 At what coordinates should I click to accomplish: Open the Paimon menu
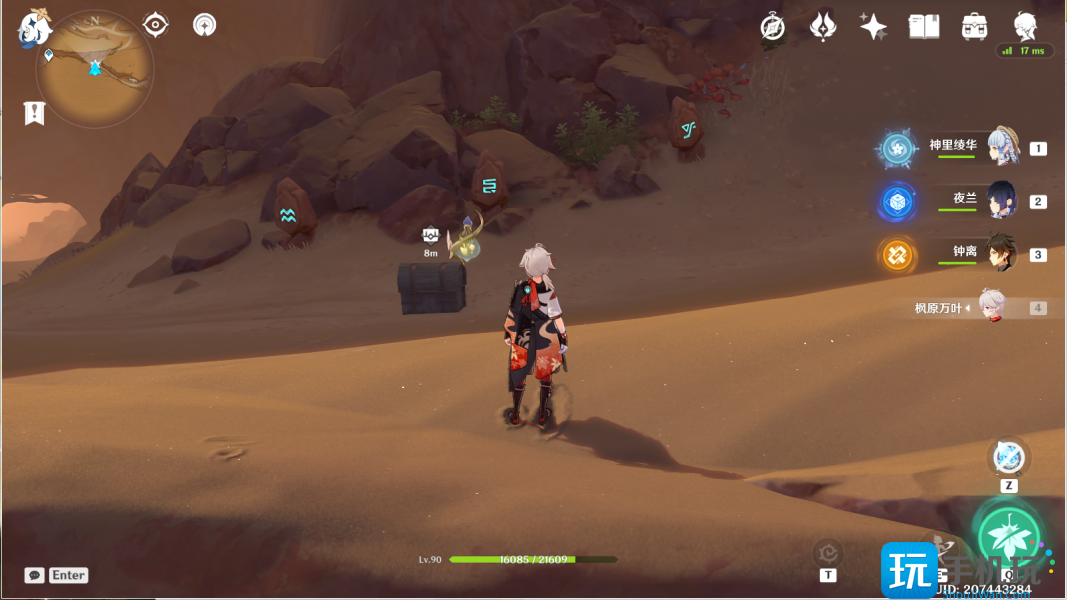tap(33, 28)
